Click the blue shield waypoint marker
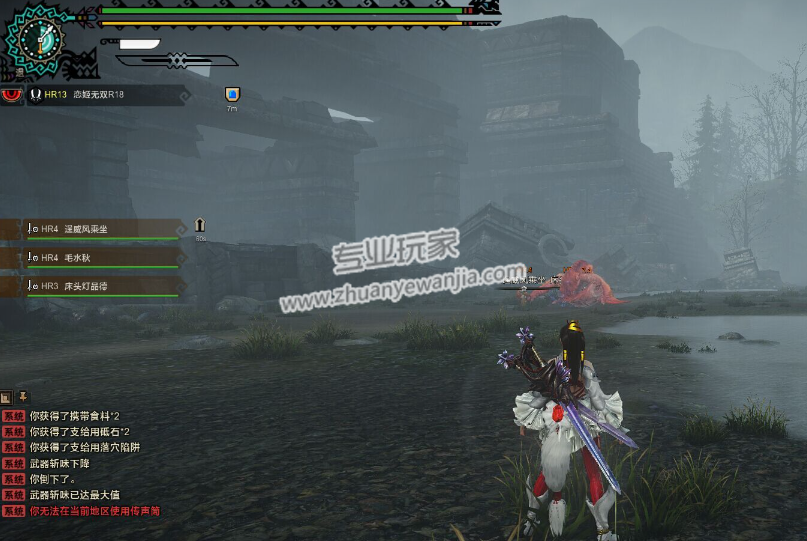The width and height of the screenshot is (807, 541). pyautogui.click(x=232, y=94)
